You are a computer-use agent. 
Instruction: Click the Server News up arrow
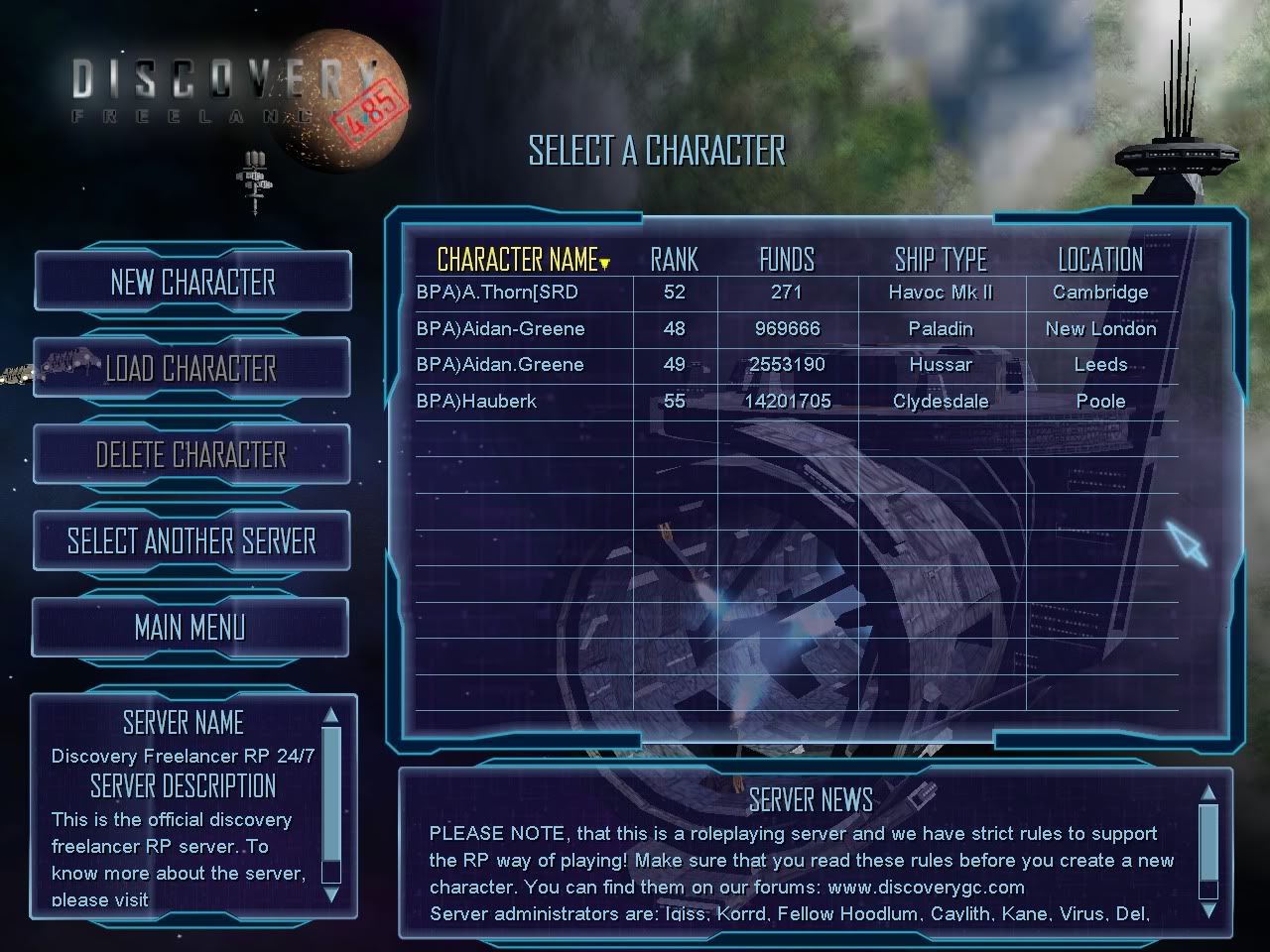1207,792
